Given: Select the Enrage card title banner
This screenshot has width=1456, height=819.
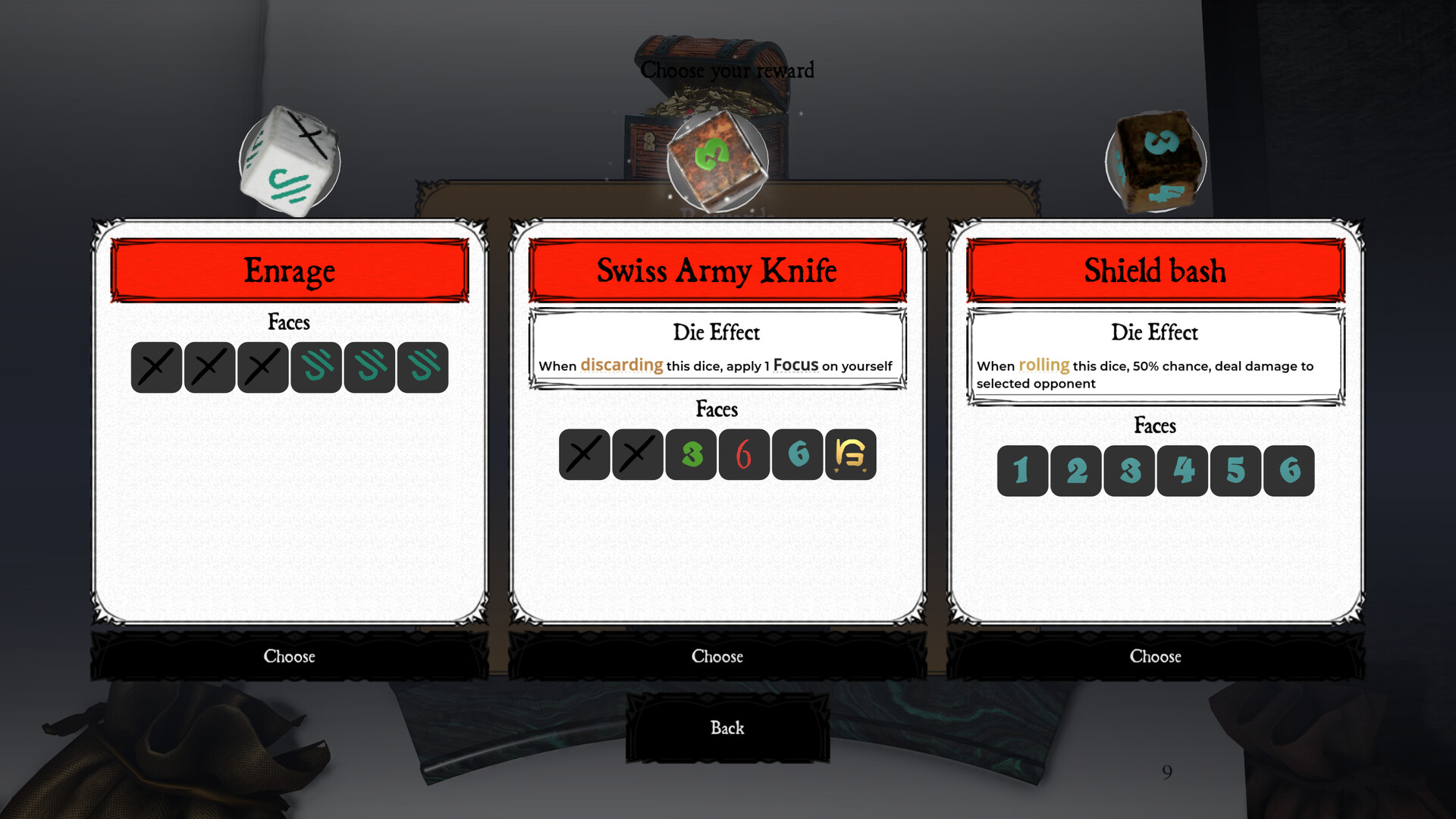Looking at the screenshot, I should (x=289, y=270).
